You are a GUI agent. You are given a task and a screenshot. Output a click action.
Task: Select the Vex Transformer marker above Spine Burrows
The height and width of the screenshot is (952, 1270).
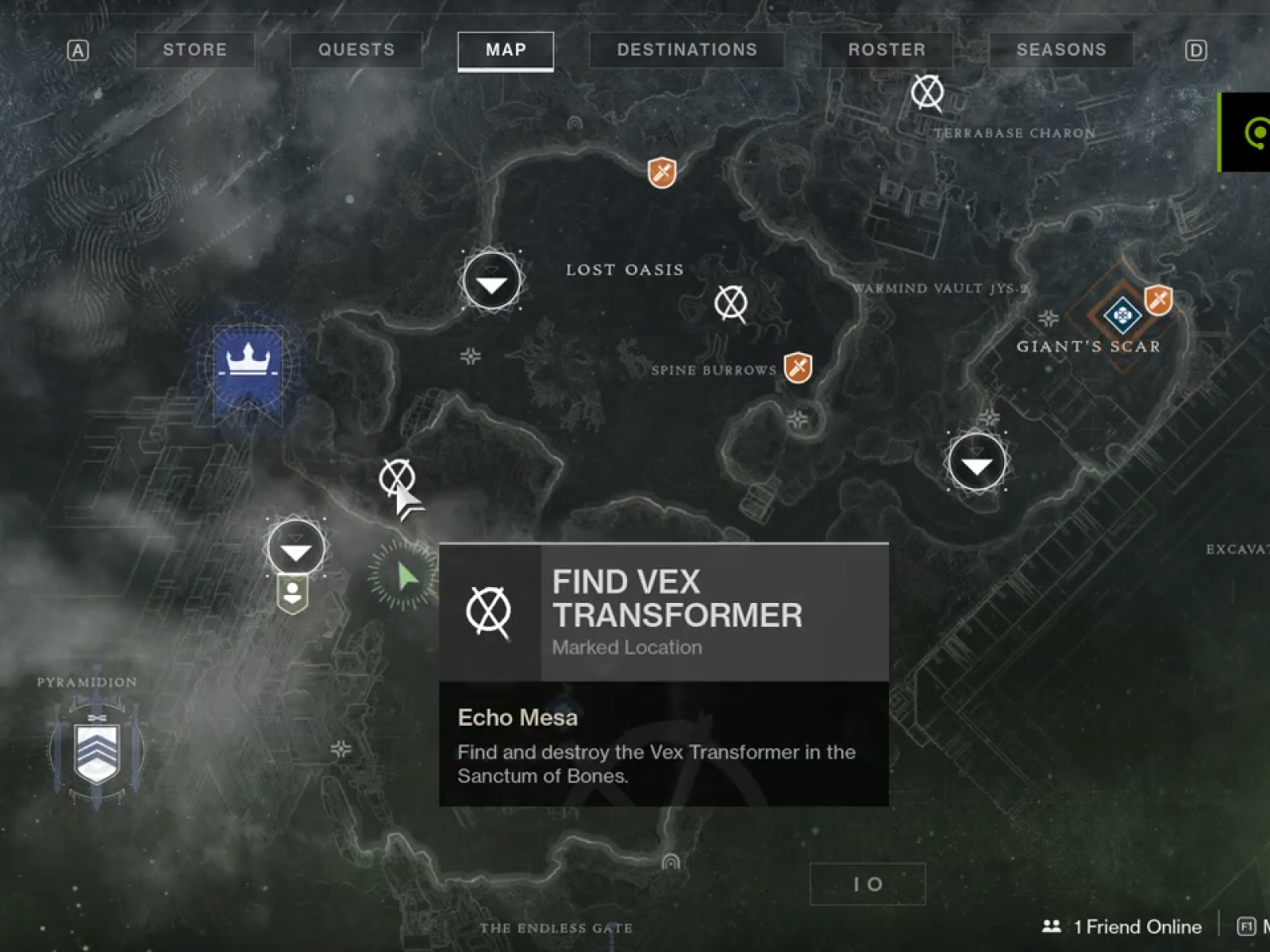coord(730,303)
